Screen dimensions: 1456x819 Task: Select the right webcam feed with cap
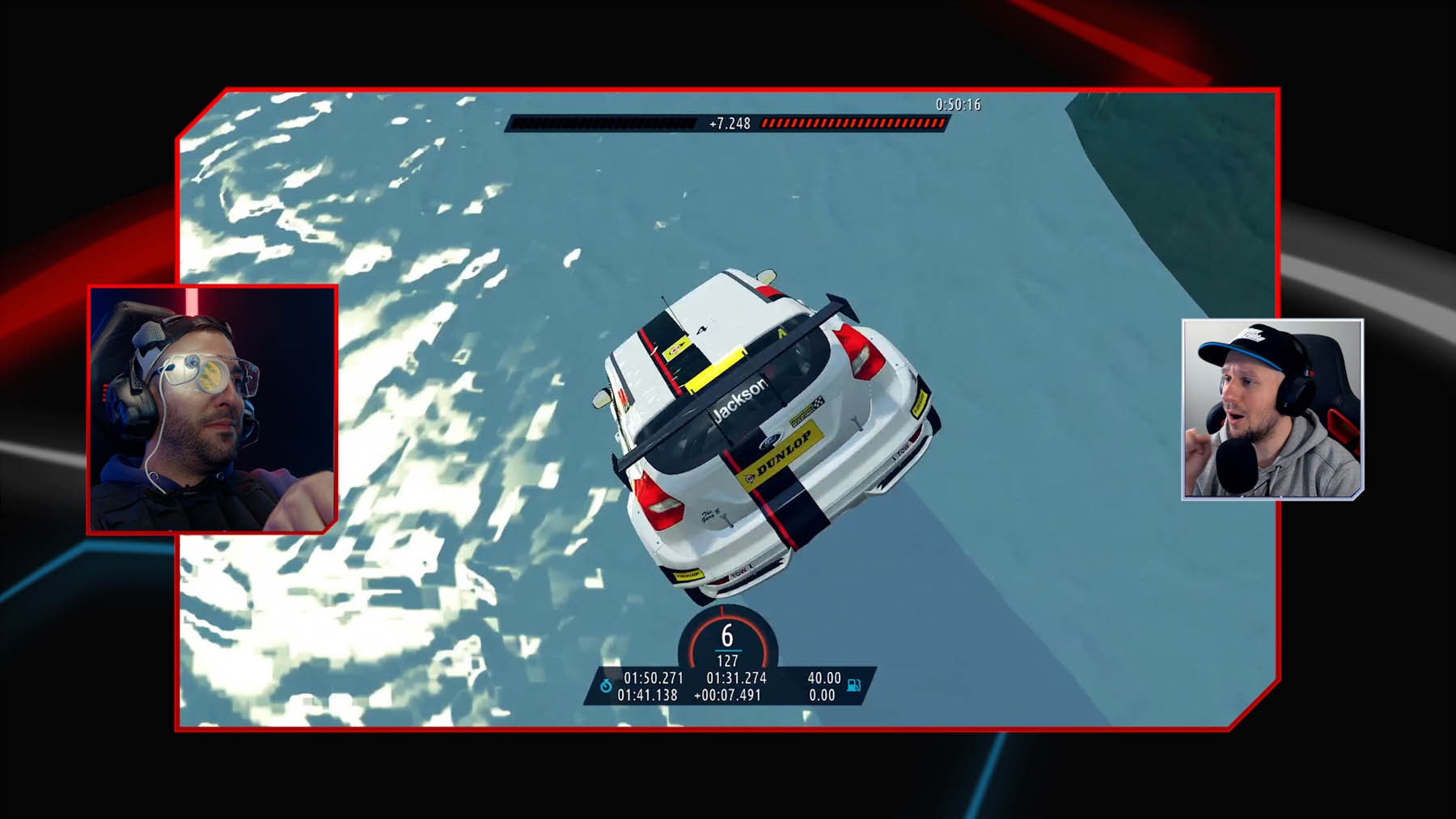pyautogui.click(x=1272, y=409)
